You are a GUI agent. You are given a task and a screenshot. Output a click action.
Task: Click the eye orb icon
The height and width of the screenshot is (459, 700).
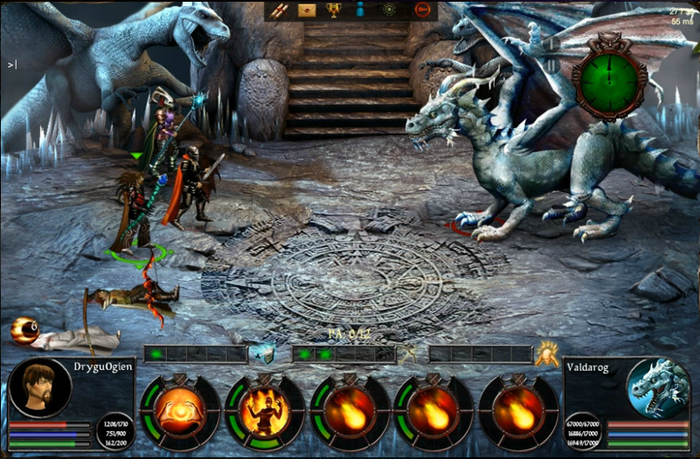pyautogui.click(x=24, y=330)
